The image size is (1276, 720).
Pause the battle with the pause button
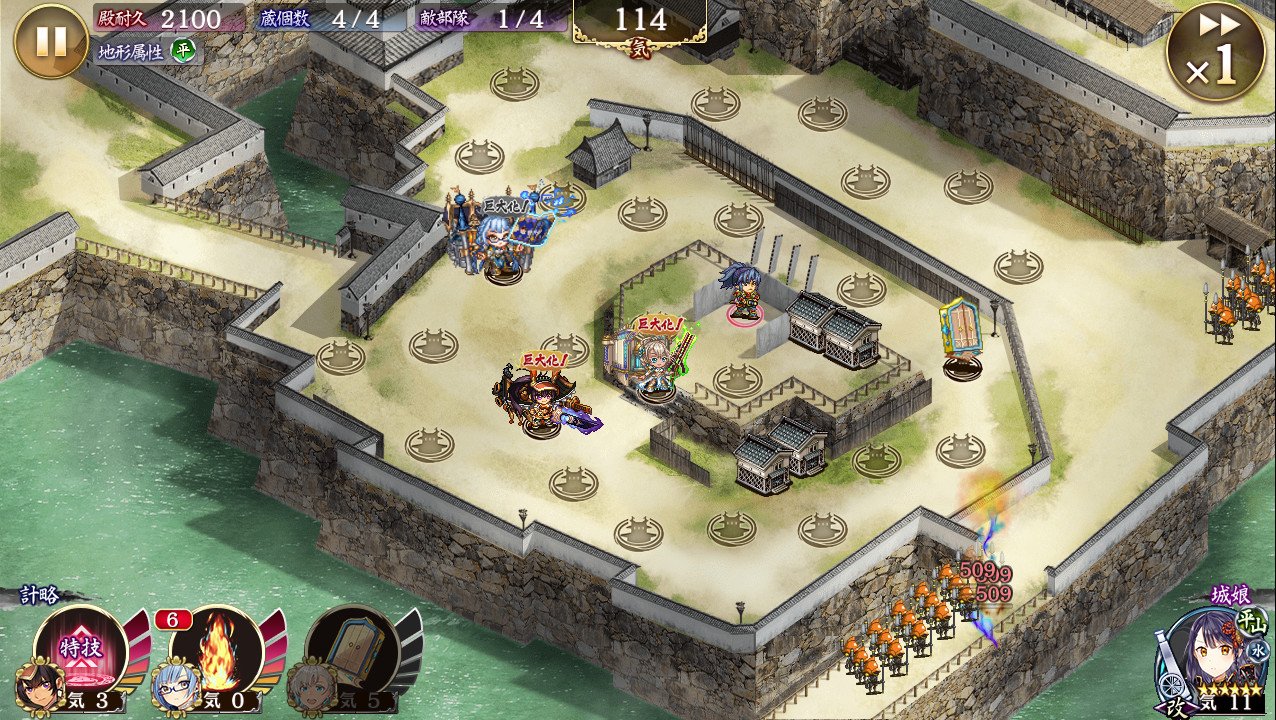51,41
